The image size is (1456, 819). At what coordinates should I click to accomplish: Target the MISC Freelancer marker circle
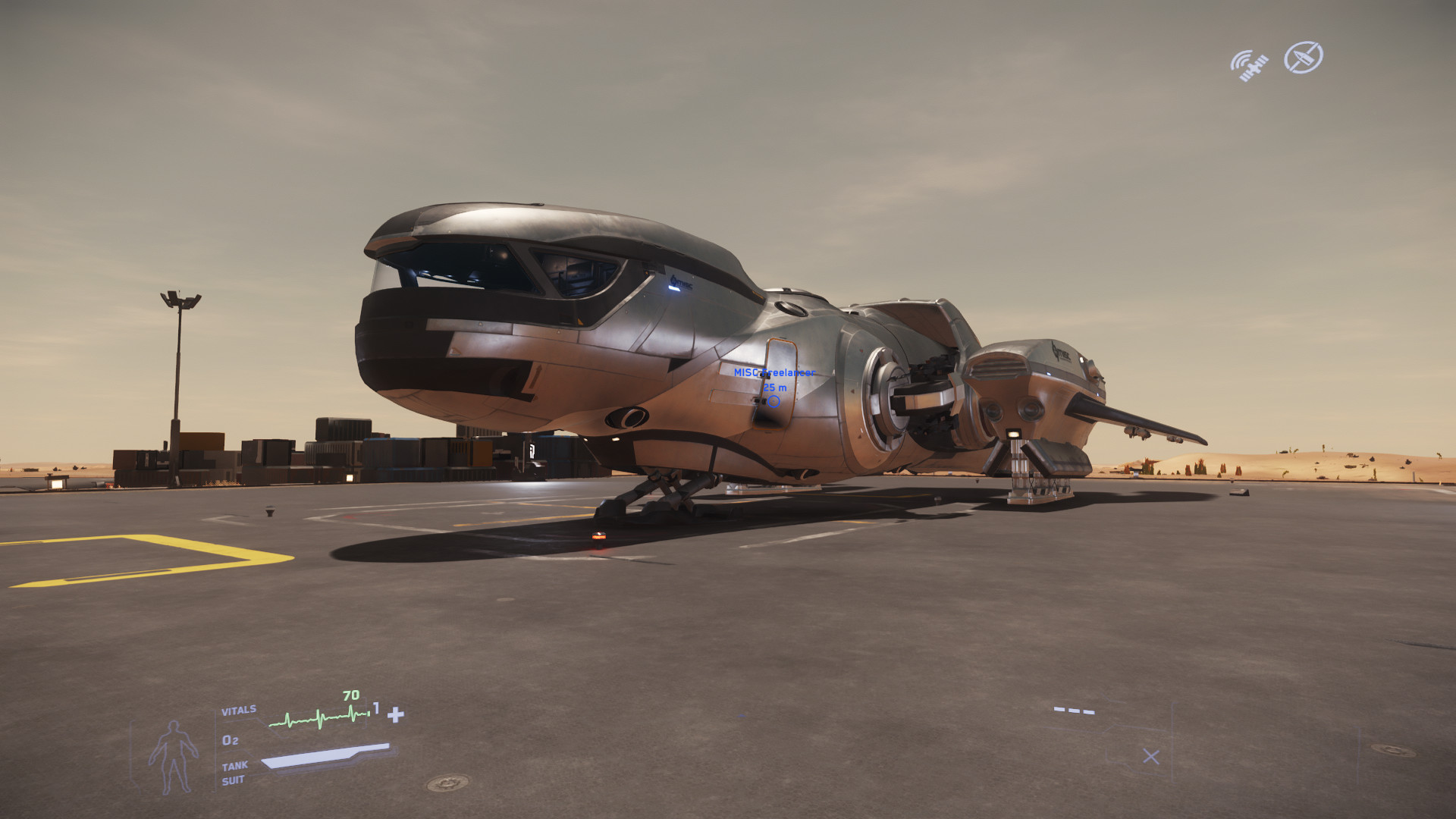click(x=773, y=401)
